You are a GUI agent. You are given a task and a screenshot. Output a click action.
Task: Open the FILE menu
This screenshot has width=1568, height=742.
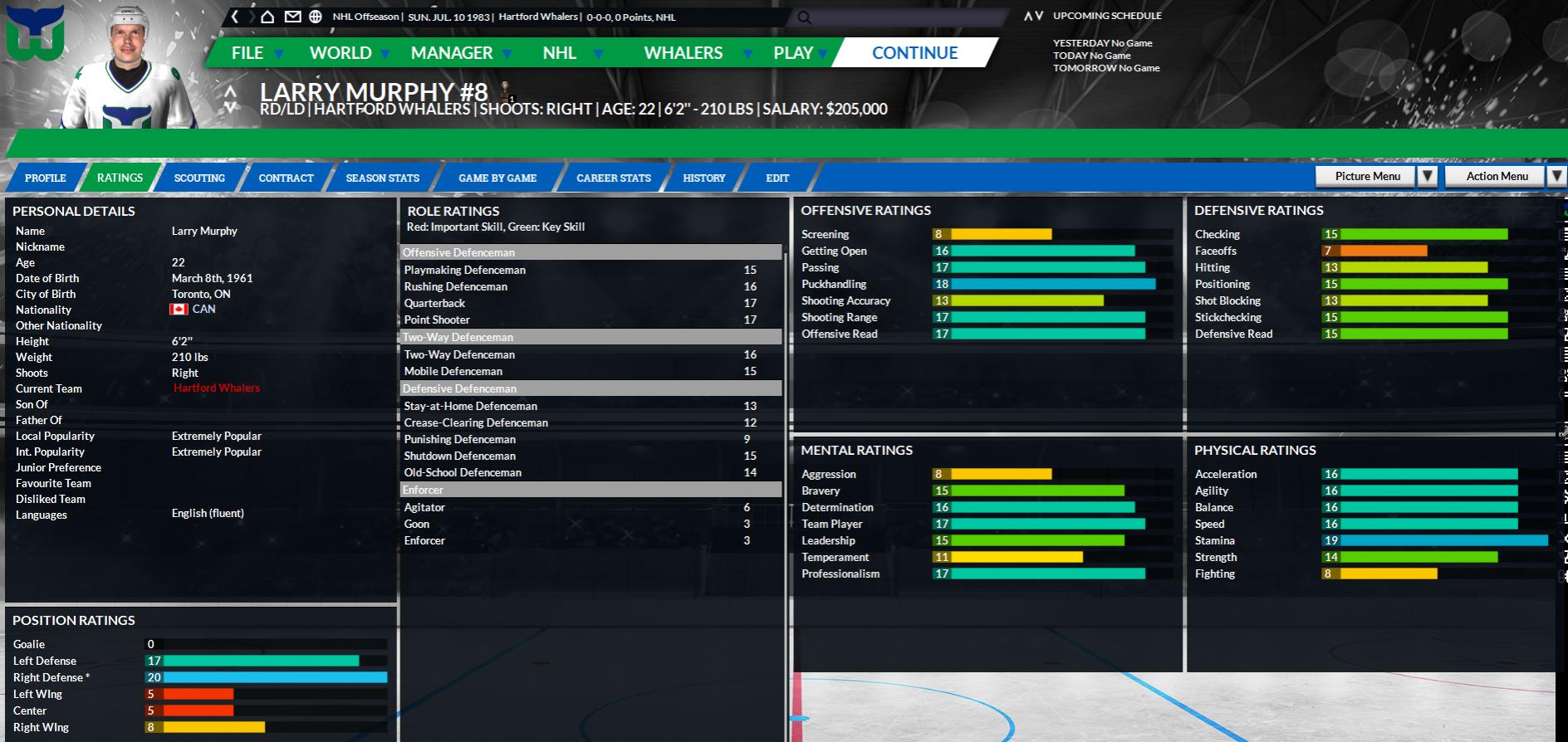[x=247, y=53]
